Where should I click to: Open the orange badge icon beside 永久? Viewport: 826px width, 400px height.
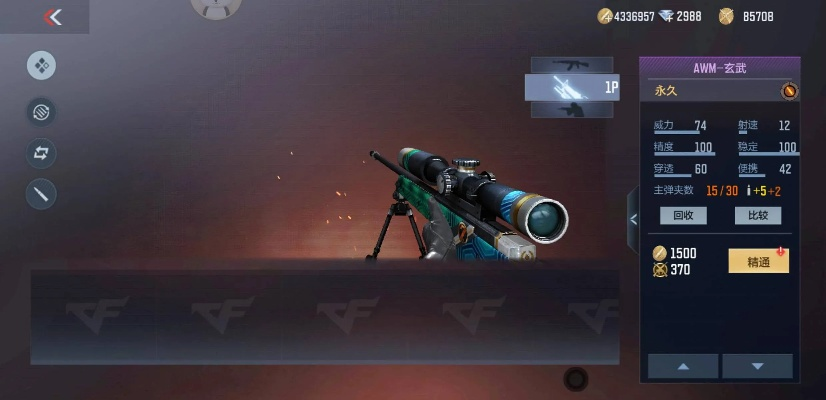789,91
